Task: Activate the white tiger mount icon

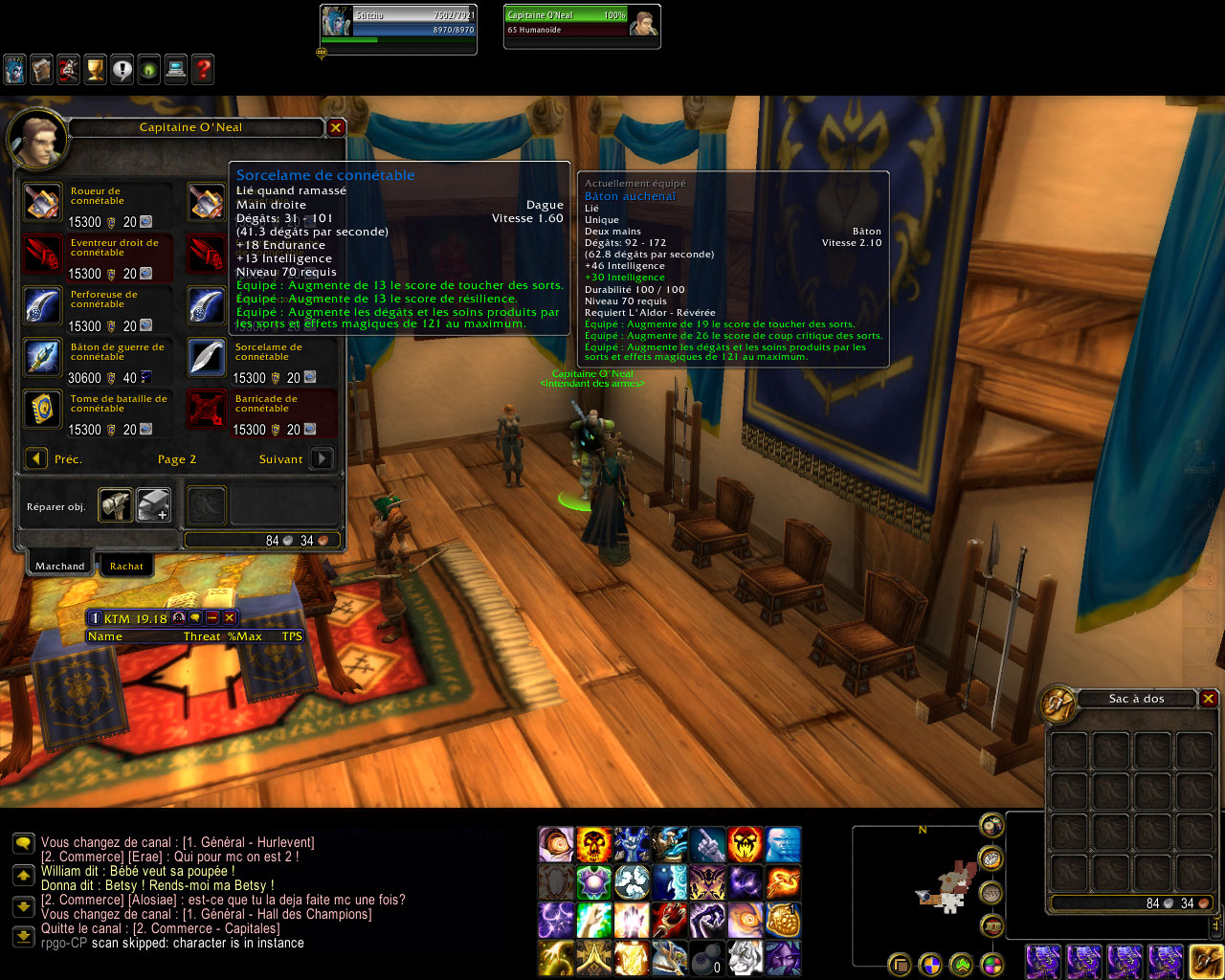Action: (x=745, y=956)
